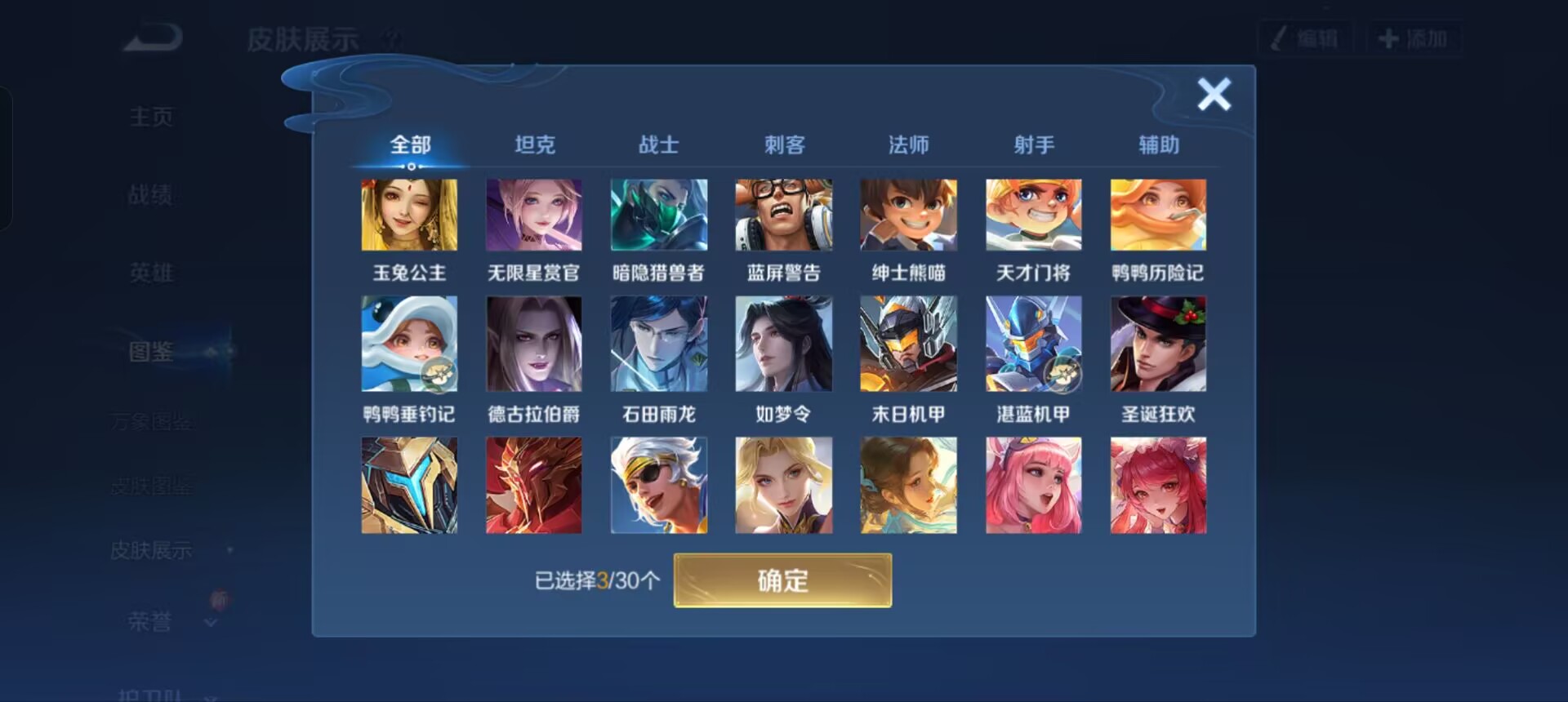This screenshot has height=702, width=1568.
Task: Select the 蓝屏警告 skin portrait
Action: 784,215
